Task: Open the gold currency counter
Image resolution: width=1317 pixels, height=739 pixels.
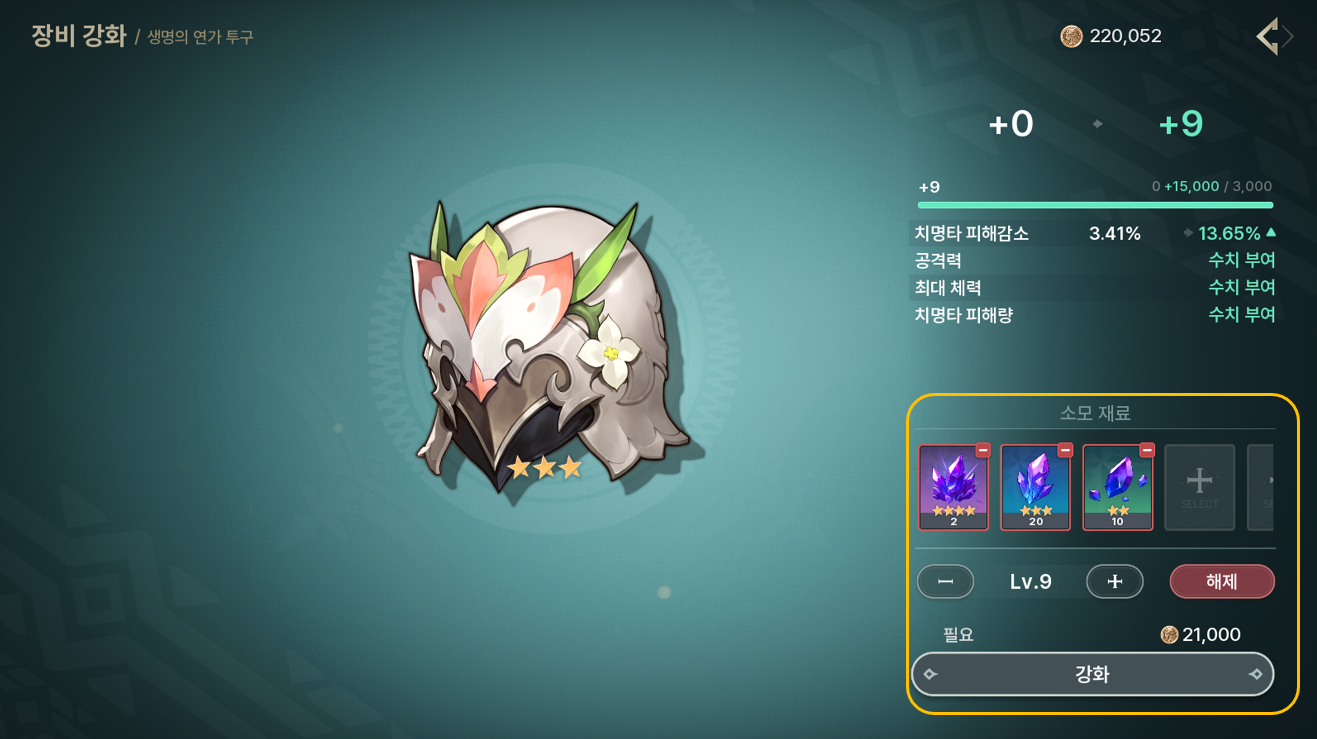Action: 1111,37
